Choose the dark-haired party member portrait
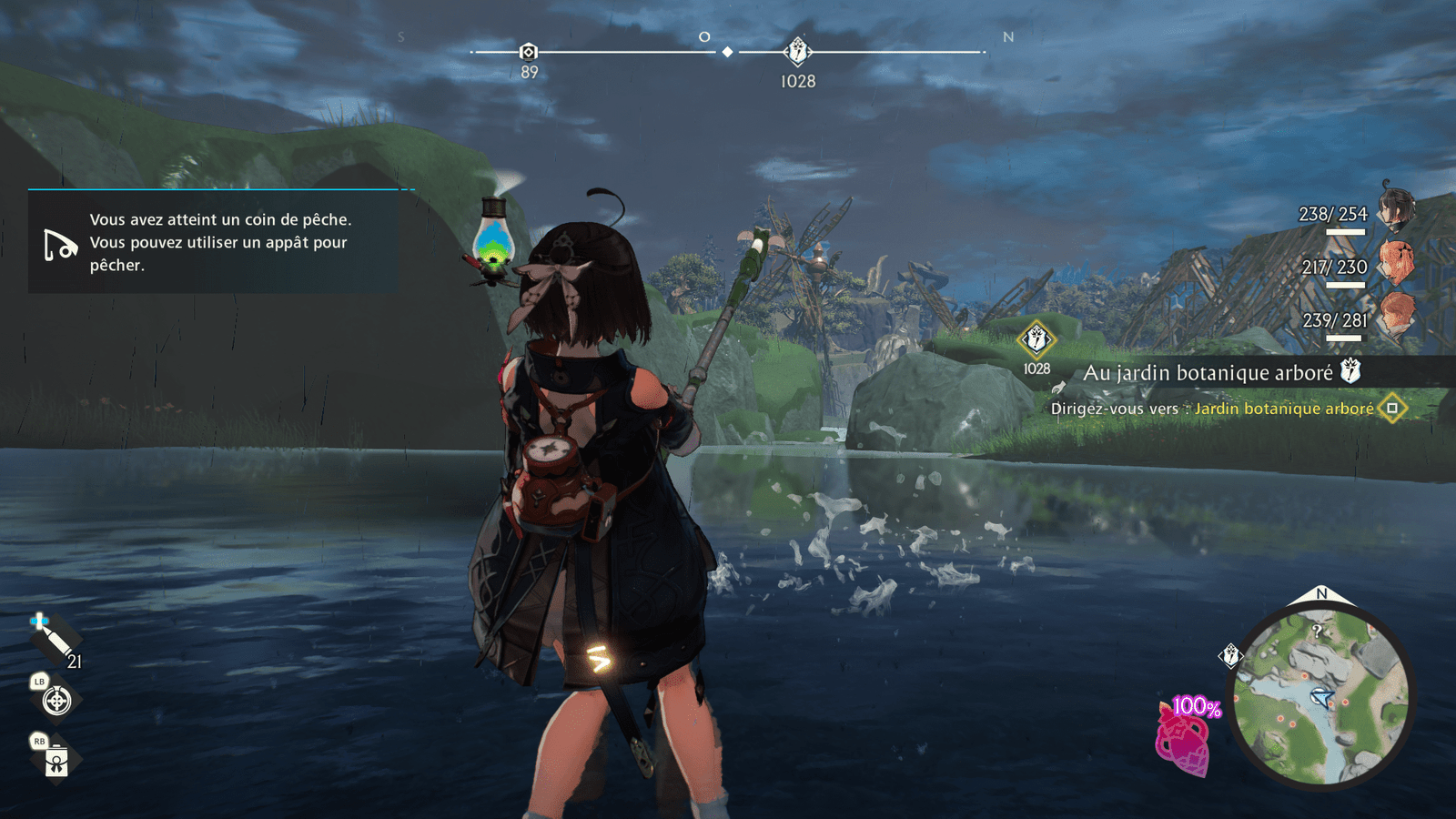 [x=1395, y=207]
